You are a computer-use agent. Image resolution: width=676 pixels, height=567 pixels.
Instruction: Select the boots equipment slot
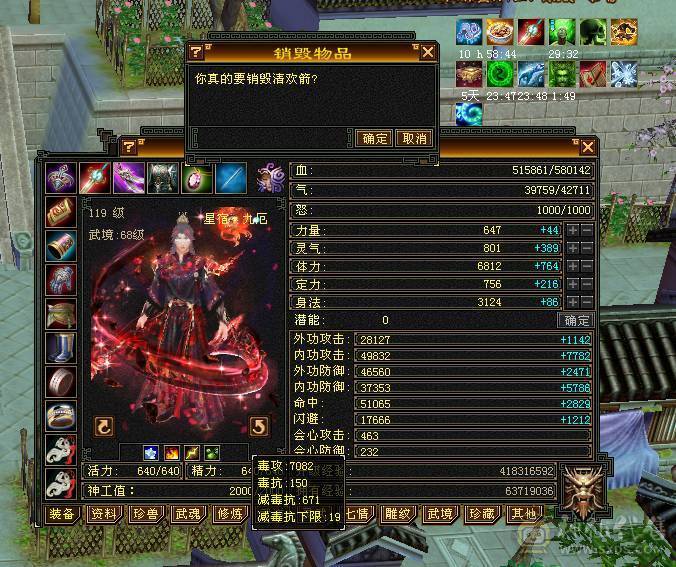[x=61, y=347]
